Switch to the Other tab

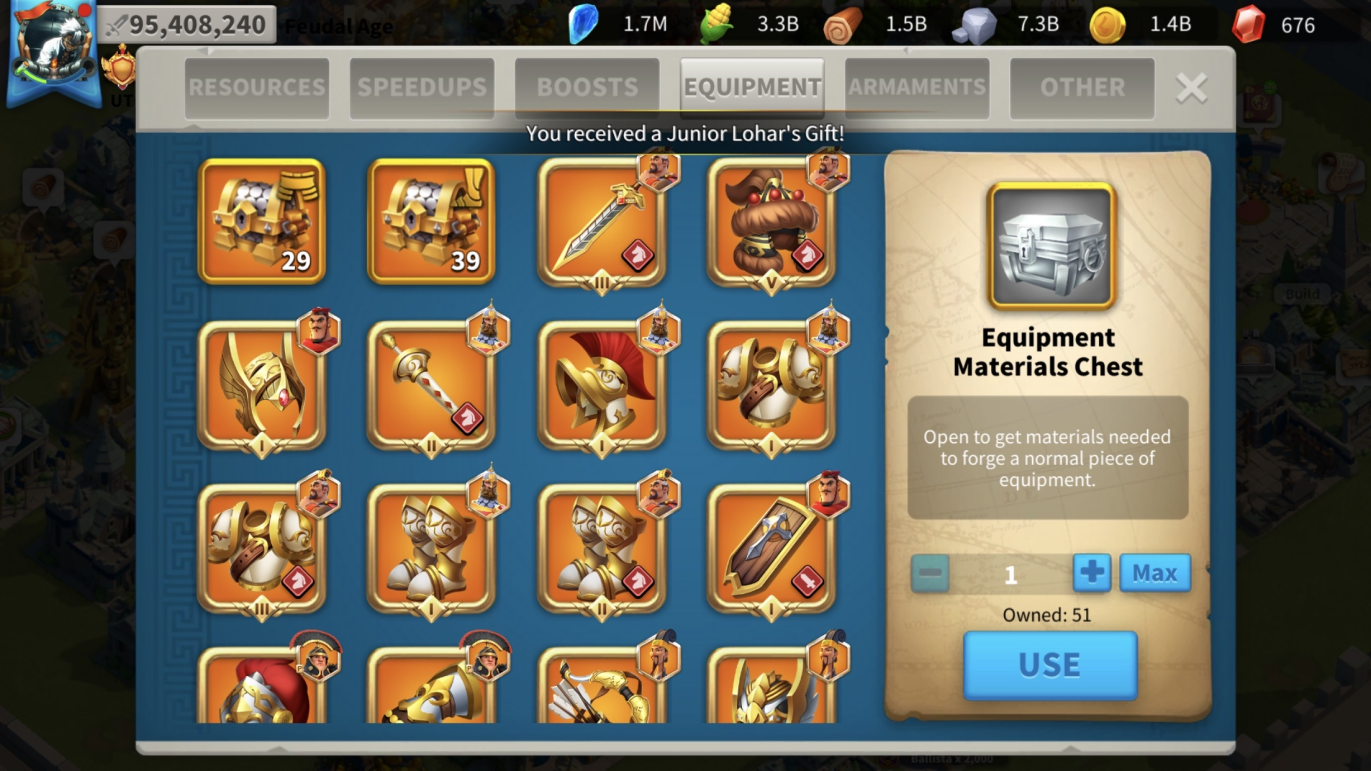click(x=1082, y=88)
